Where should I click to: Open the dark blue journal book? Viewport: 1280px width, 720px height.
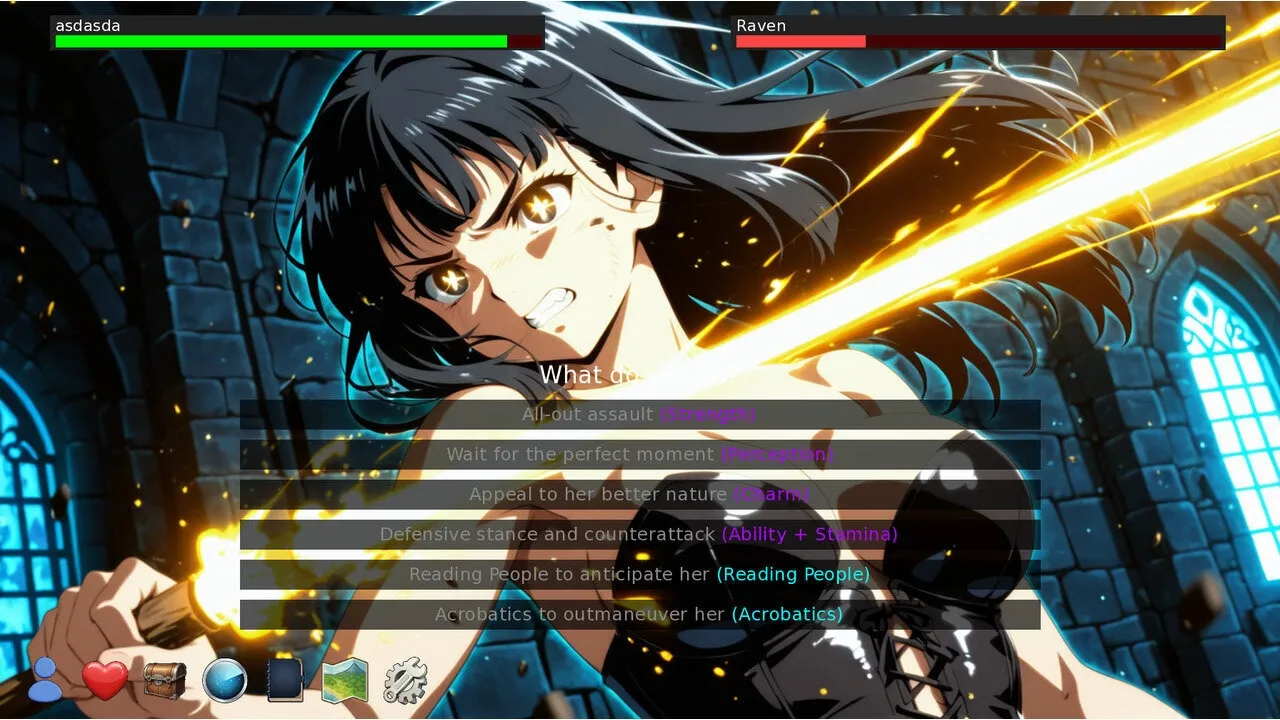click(x=285, y=680)
